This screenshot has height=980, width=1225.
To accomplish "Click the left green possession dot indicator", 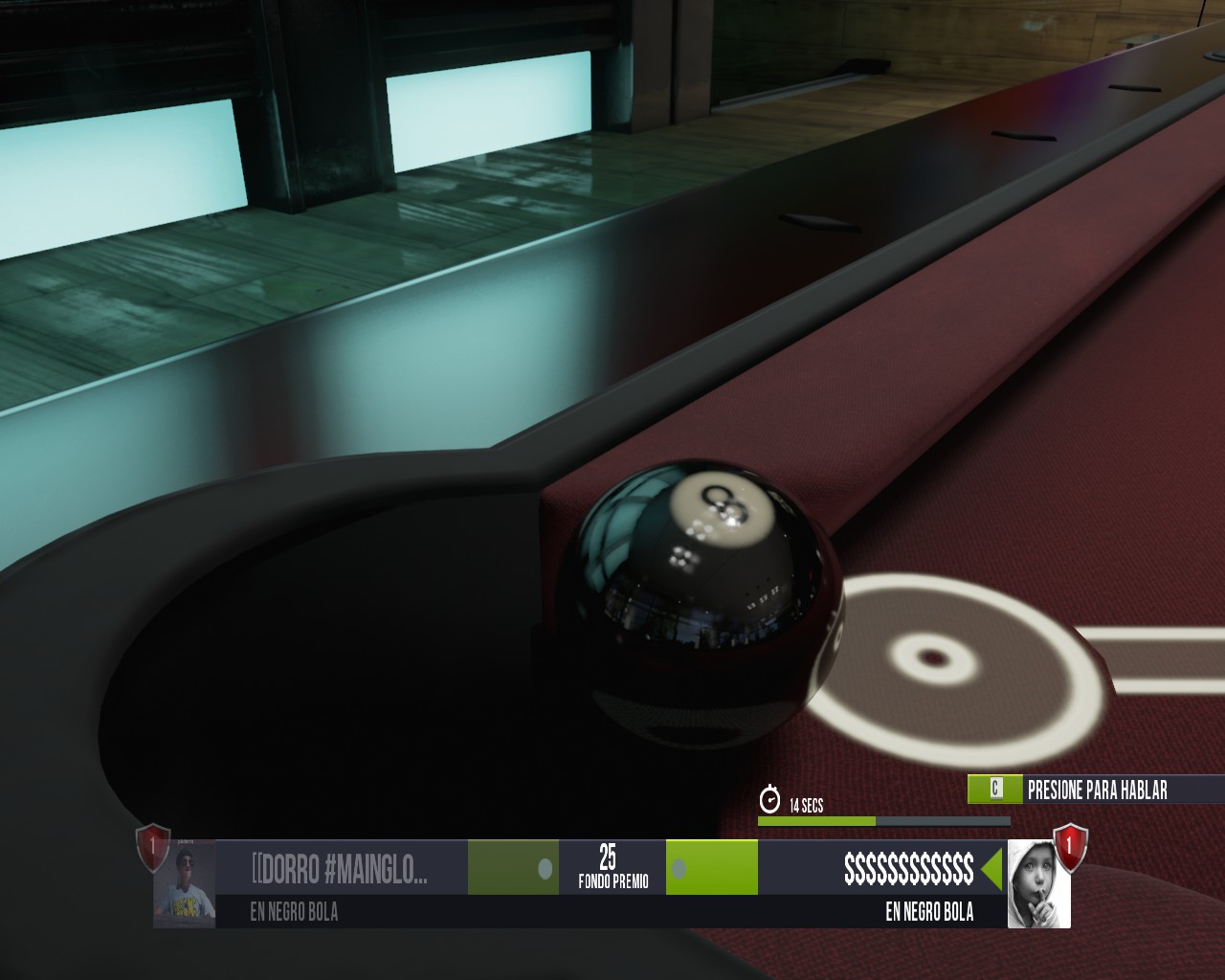I will point(546,869).
